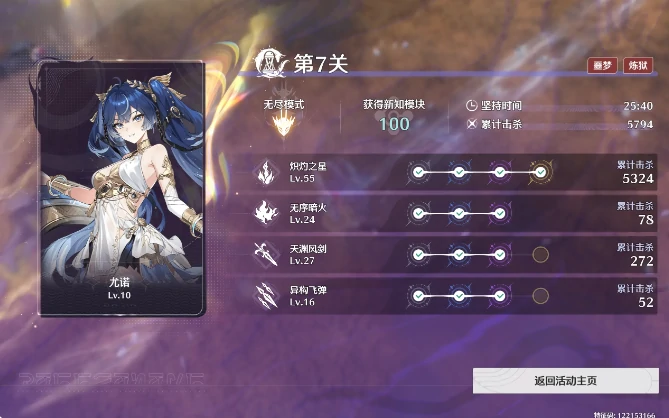Select the 炽灼之星 skill icon
Viewport: 669px width, 418px height.
tap(268, 172)
